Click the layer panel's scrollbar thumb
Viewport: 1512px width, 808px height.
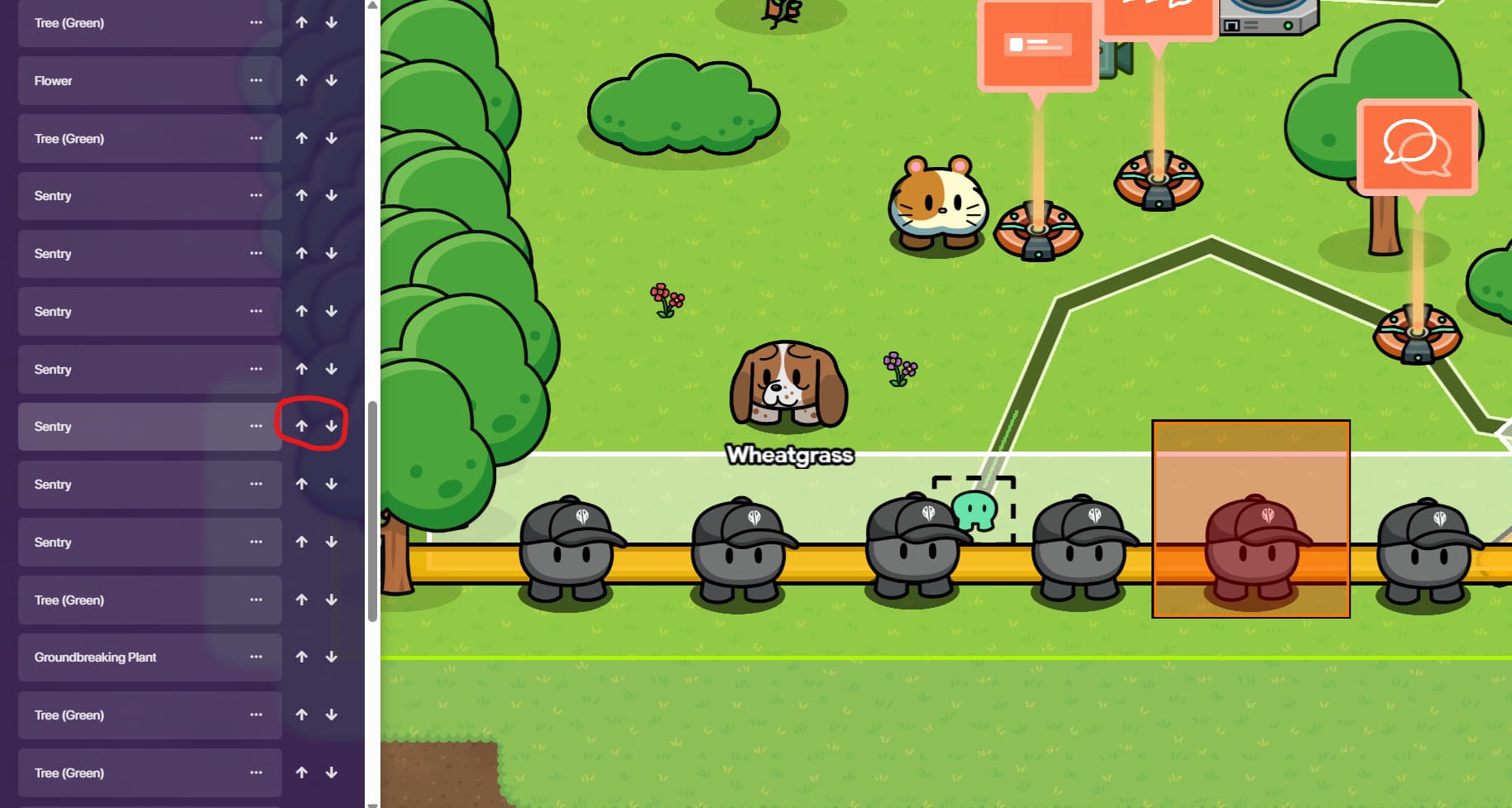[372, 511]
